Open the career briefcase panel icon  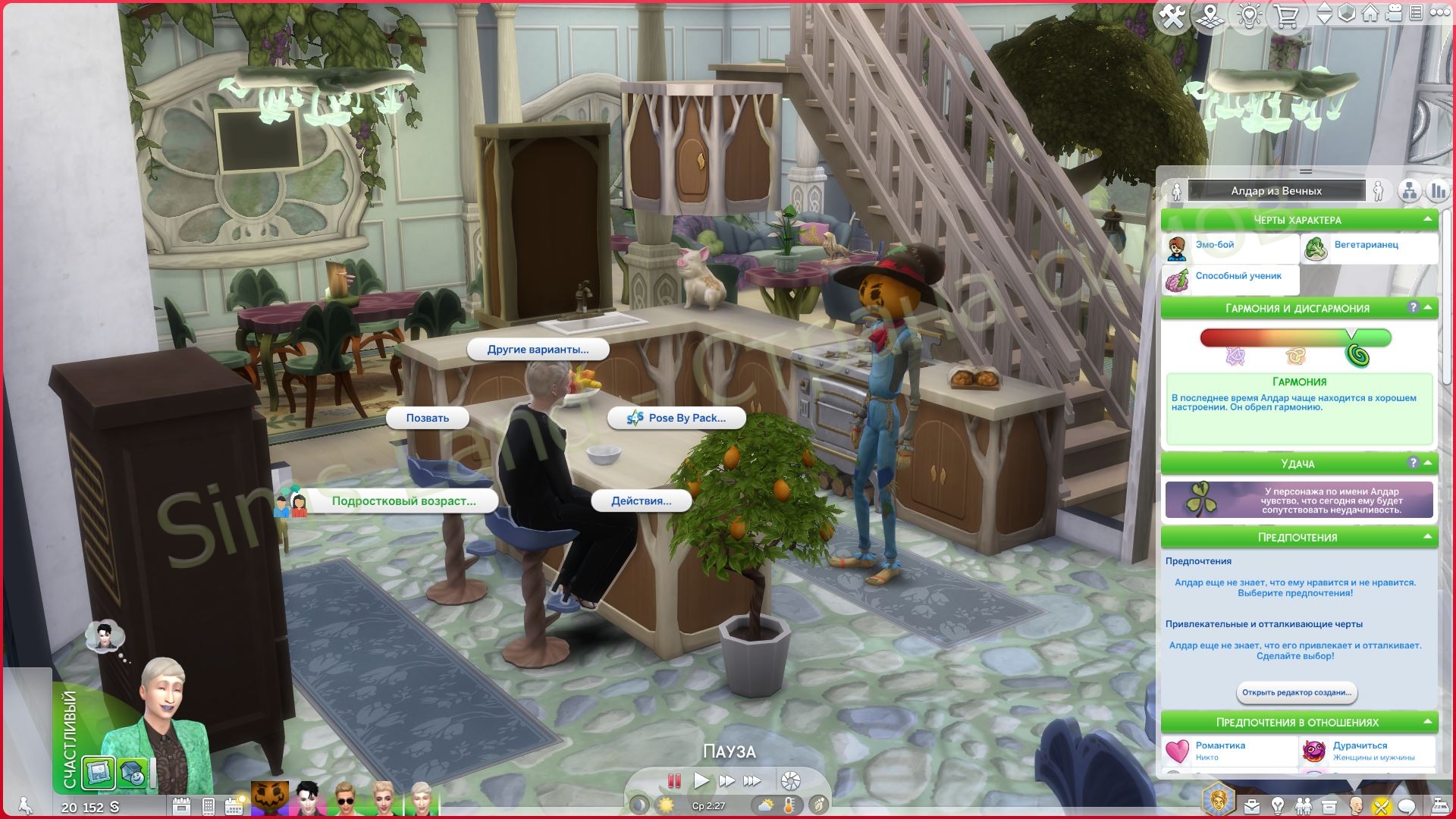tap(1251, 805)
